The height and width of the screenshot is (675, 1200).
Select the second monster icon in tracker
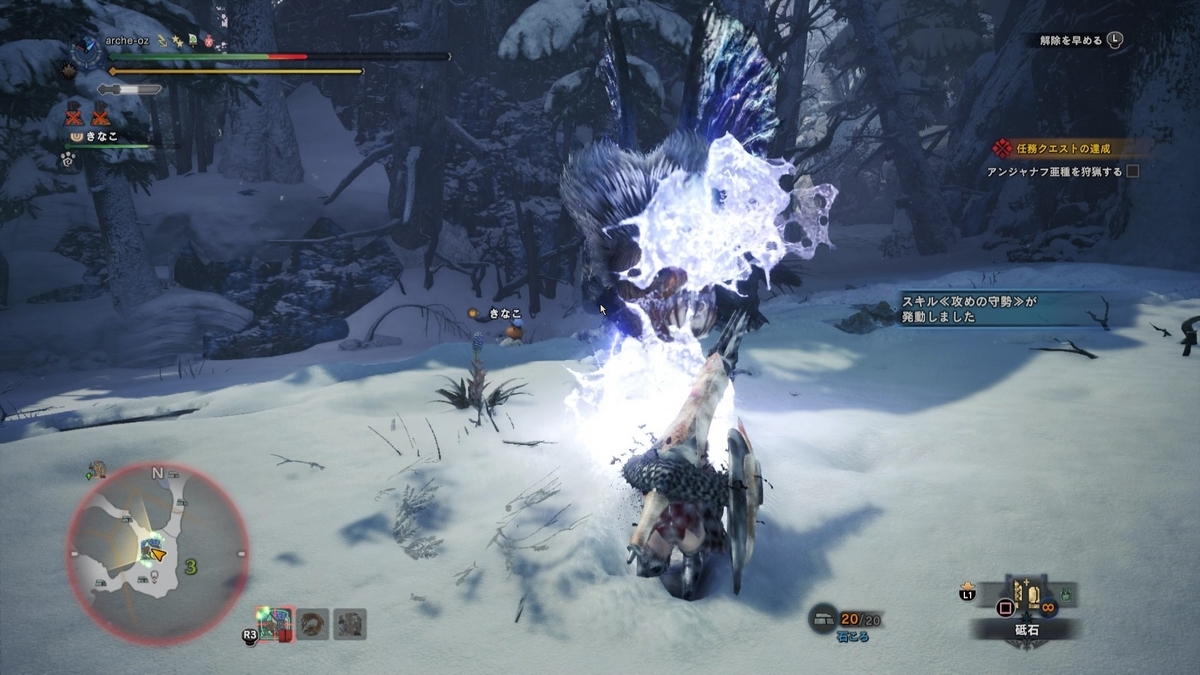[313, 624]
